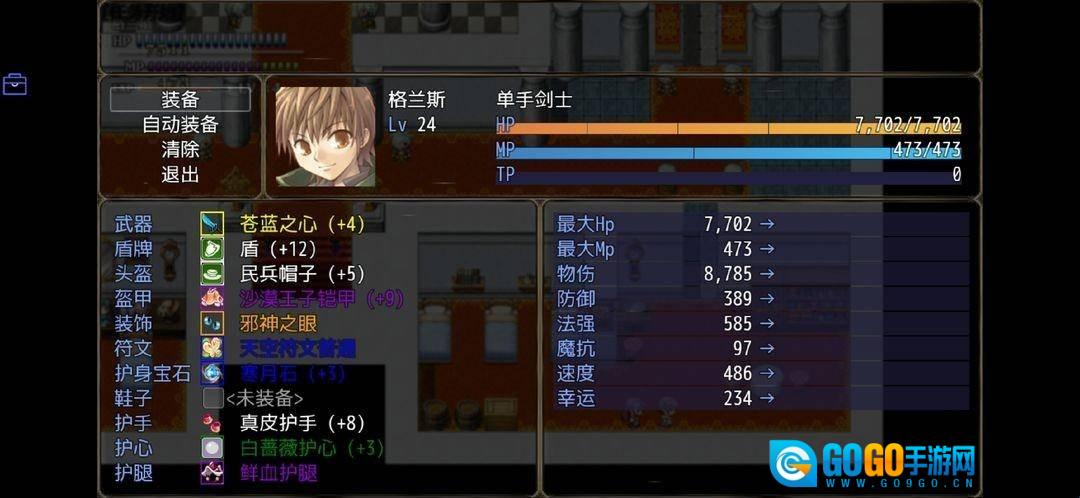Screen dimensions: 1080x498
Task: Select 清除 to clear equipment
Action: [x=180, y=150]
